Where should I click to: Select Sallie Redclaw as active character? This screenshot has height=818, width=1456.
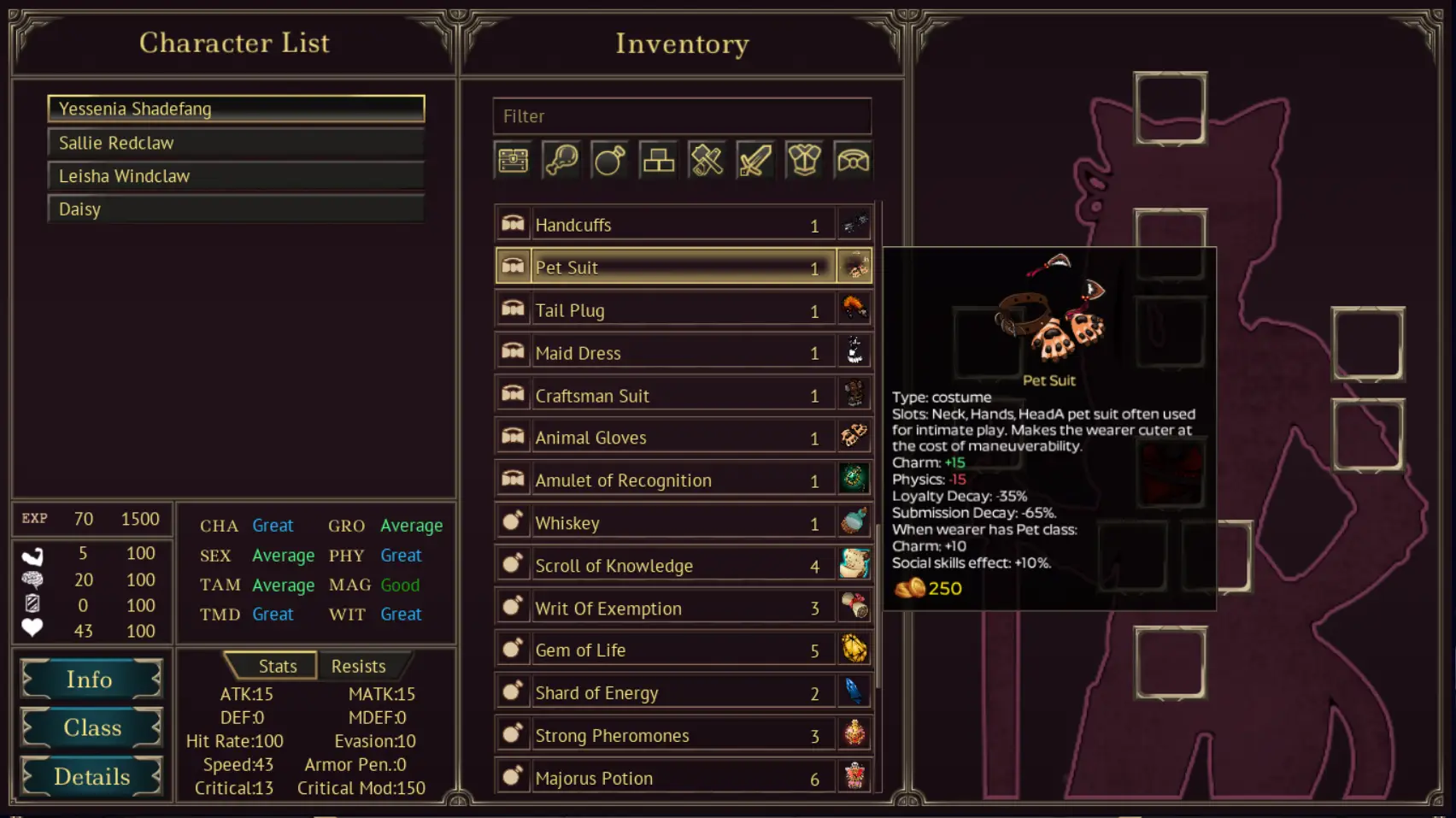(235, 142)
